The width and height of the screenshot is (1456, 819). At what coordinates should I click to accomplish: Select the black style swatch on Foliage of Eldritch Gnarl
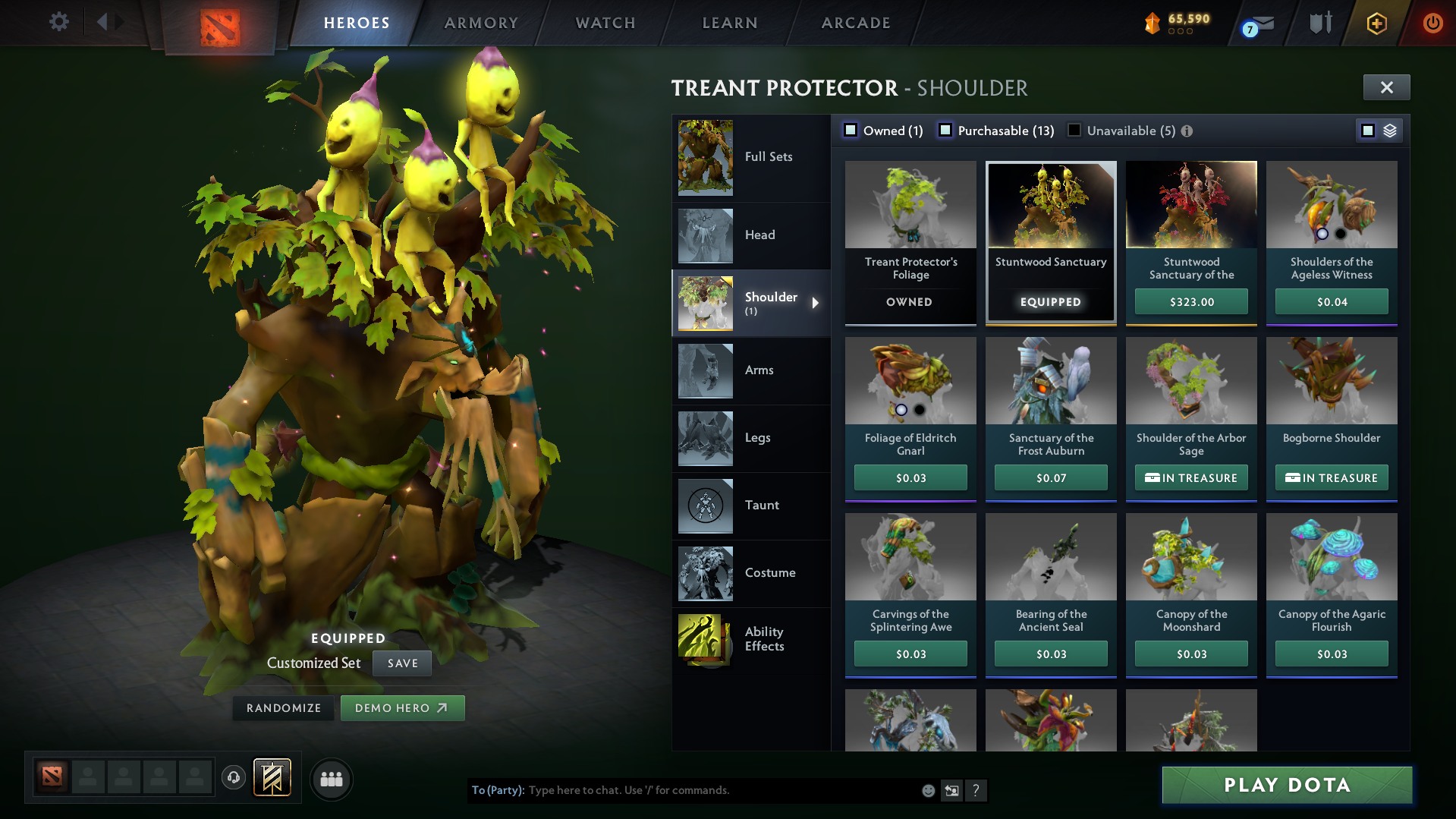(920, 411)
